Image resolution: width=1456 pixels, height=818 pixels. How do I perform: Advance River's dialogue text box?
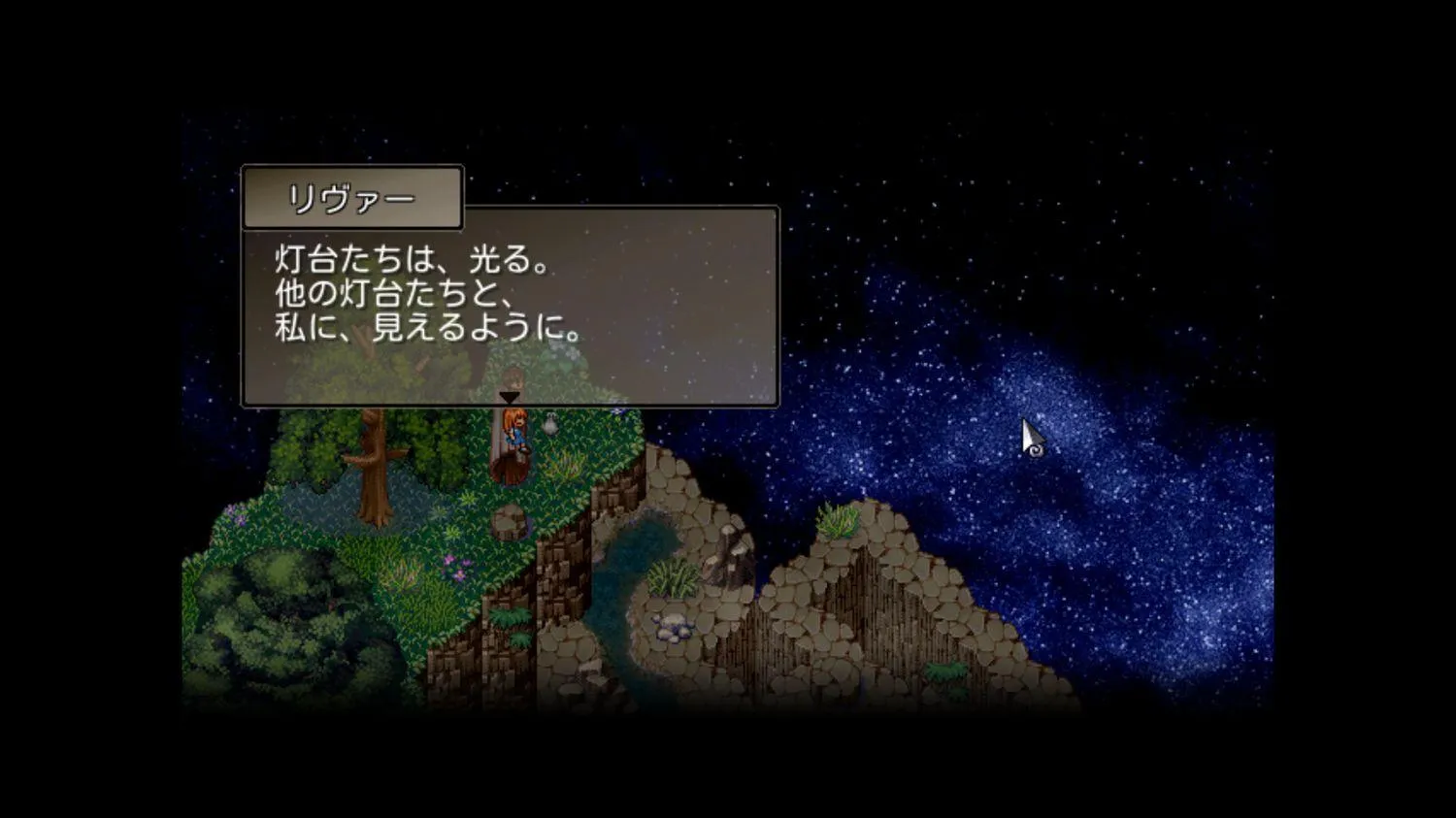tap(510, 311)
